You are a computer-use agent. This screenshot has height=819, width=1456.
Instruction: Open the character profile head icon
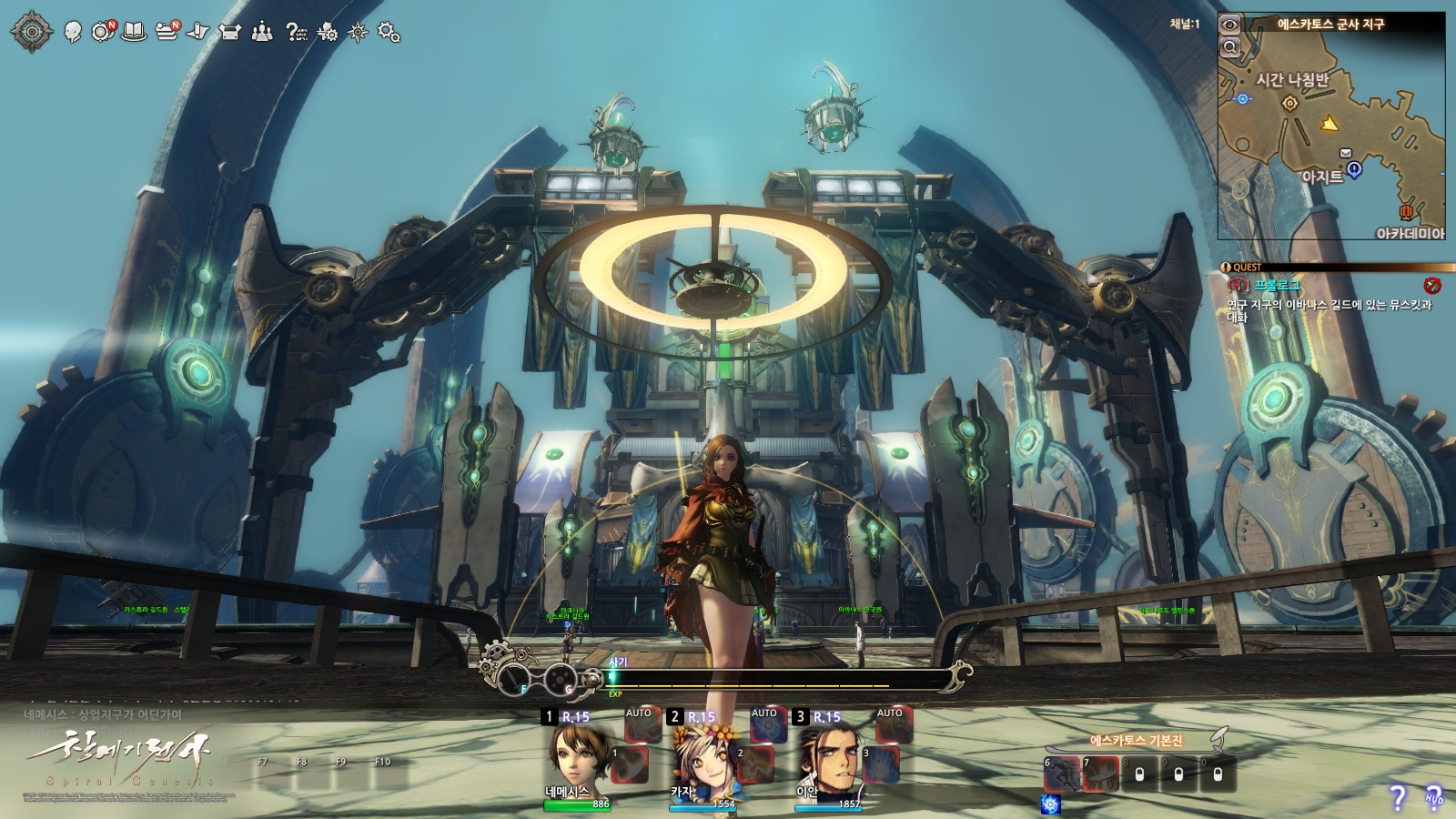[x=74, y=33]
